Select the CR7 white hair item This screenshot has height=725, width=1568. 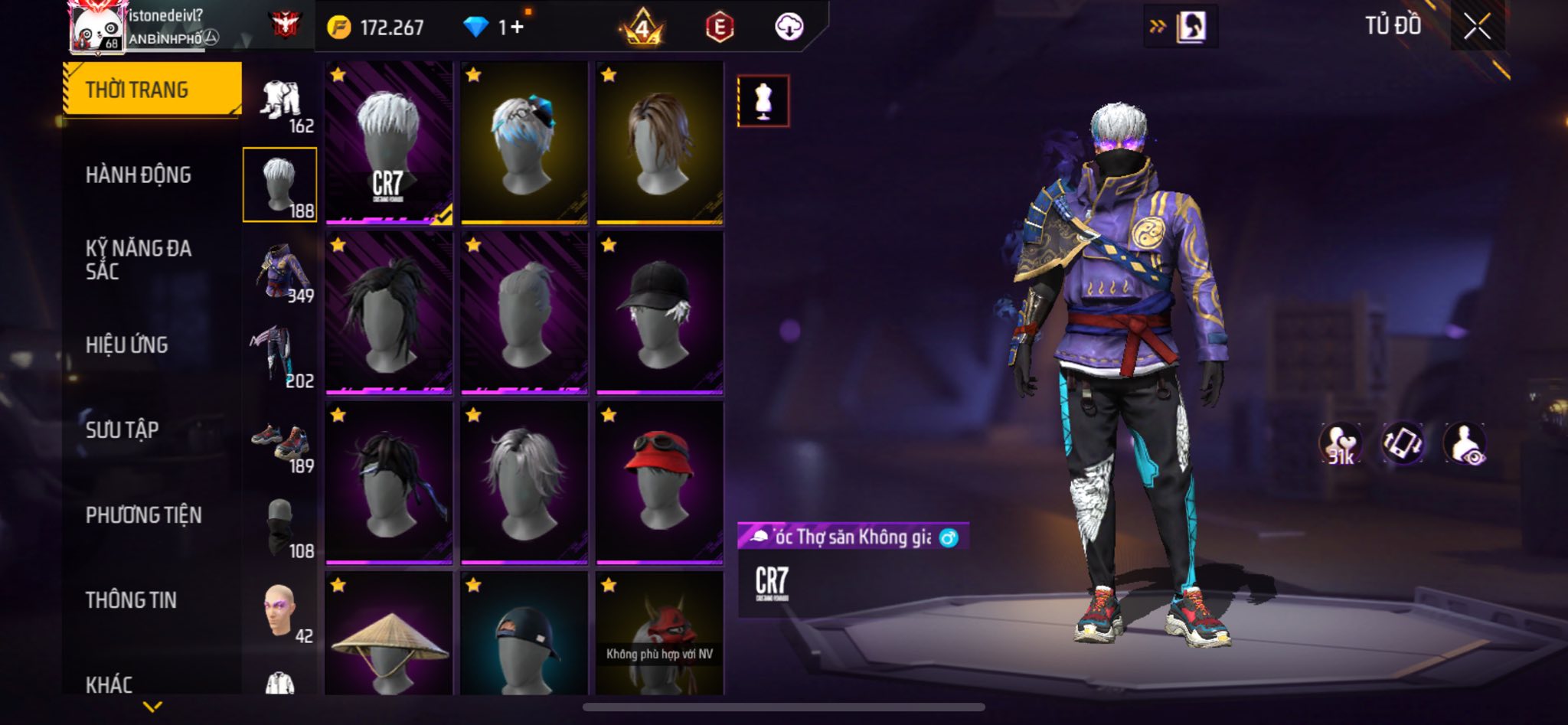click(x=389, y=144)
